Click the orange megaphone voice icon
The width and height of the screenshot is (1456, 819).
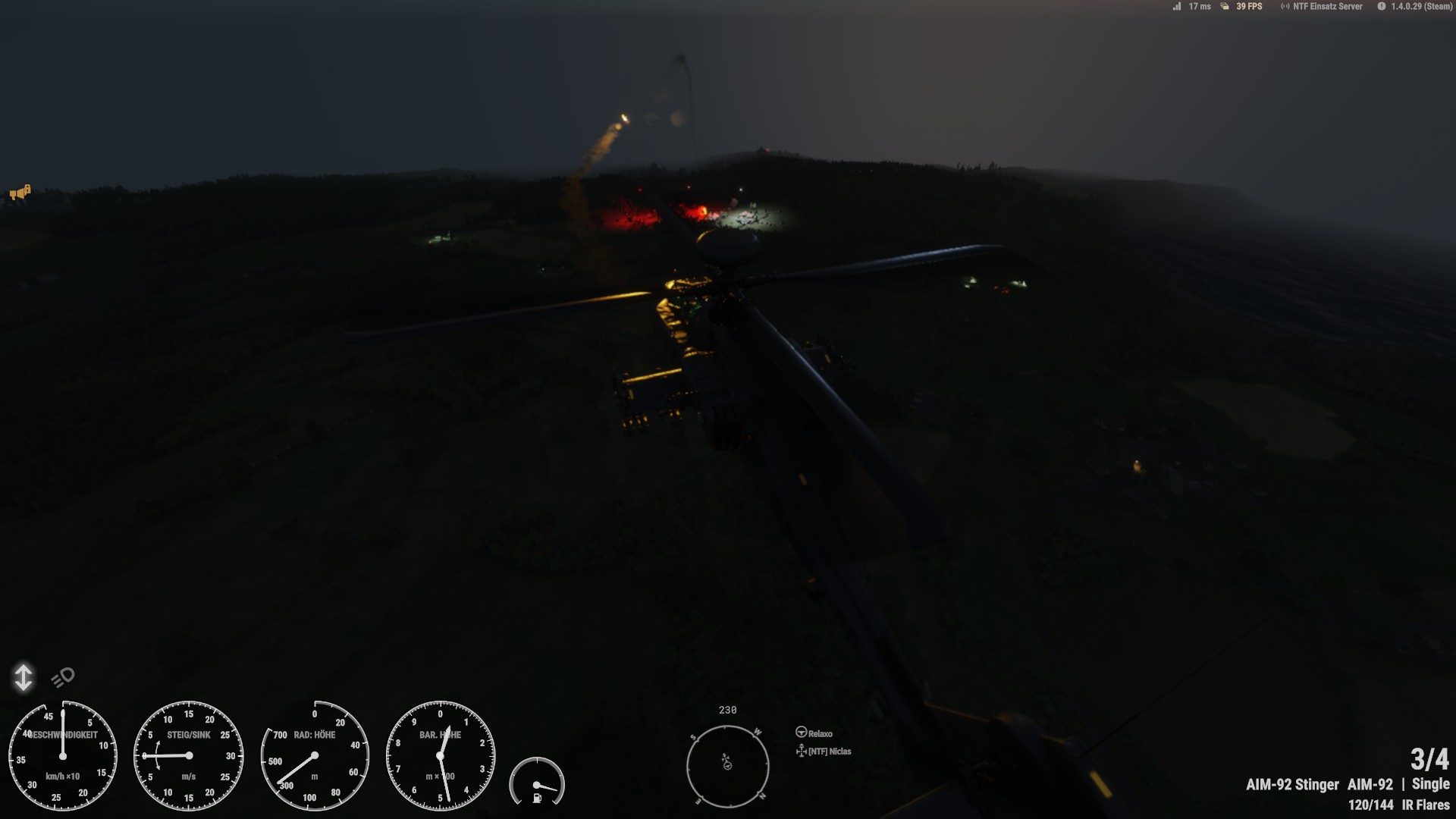tap(20, 193)
